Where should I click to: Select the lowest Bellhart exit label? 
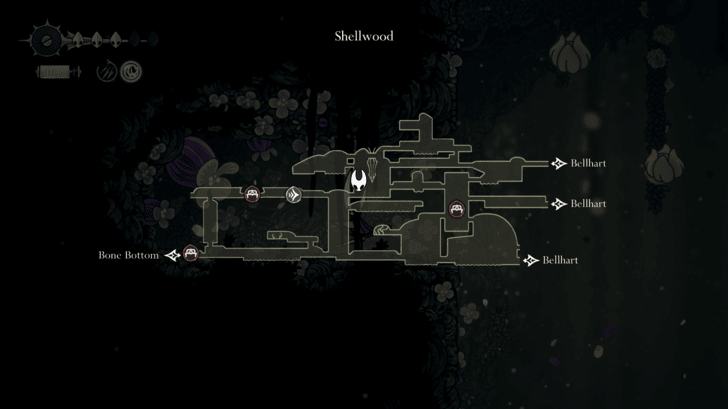coord(560,260)
